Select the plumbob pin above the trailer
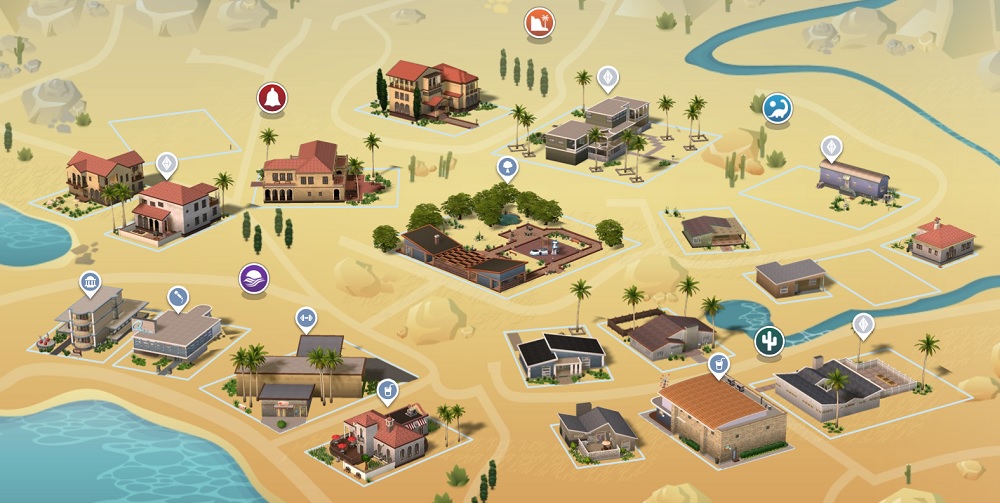 831,147
